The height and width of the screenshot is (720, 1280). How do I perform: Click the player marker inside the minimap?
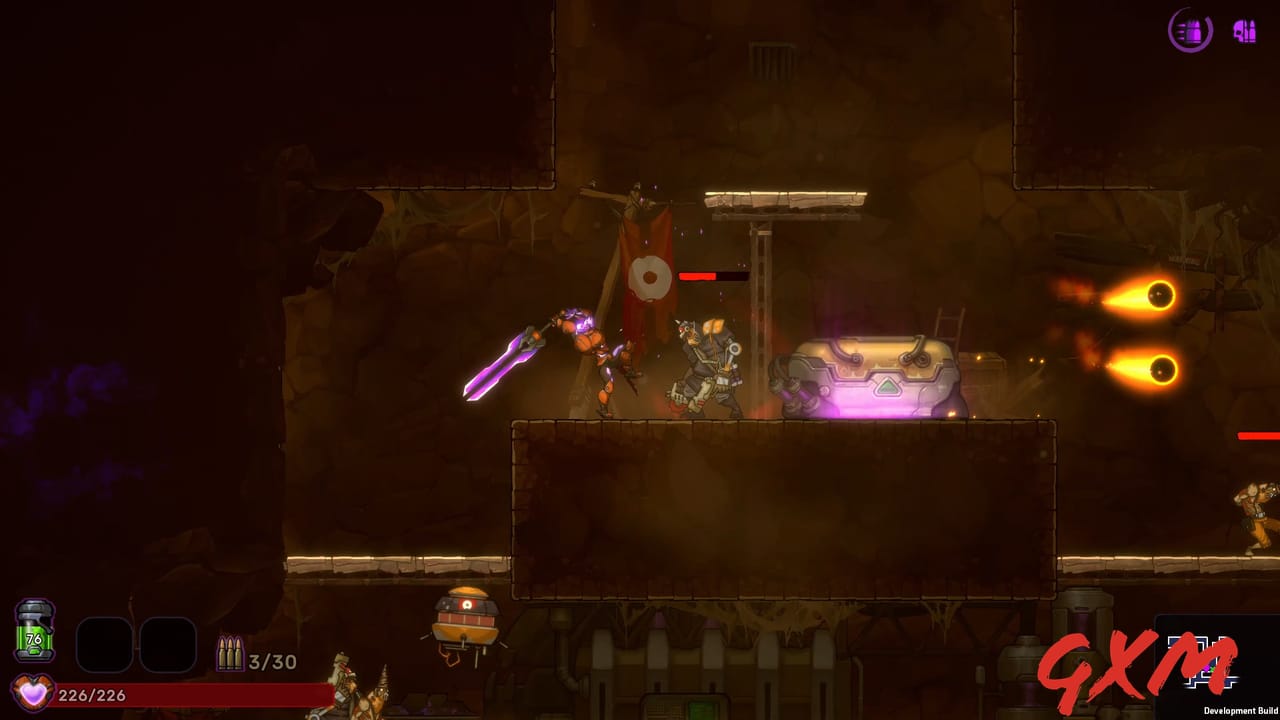tap(1208, 668)
